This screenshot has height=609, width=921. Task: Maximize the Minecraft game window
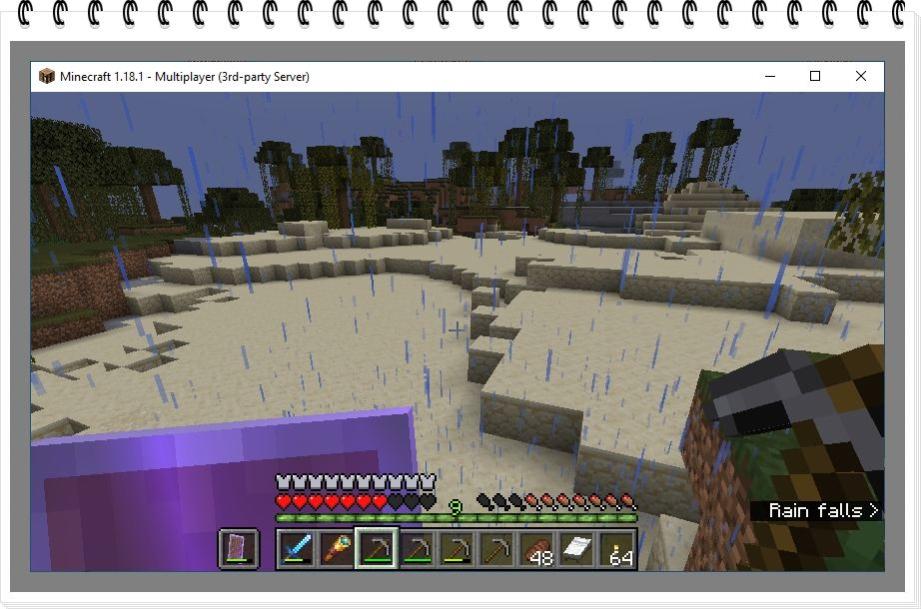[815, 76]
